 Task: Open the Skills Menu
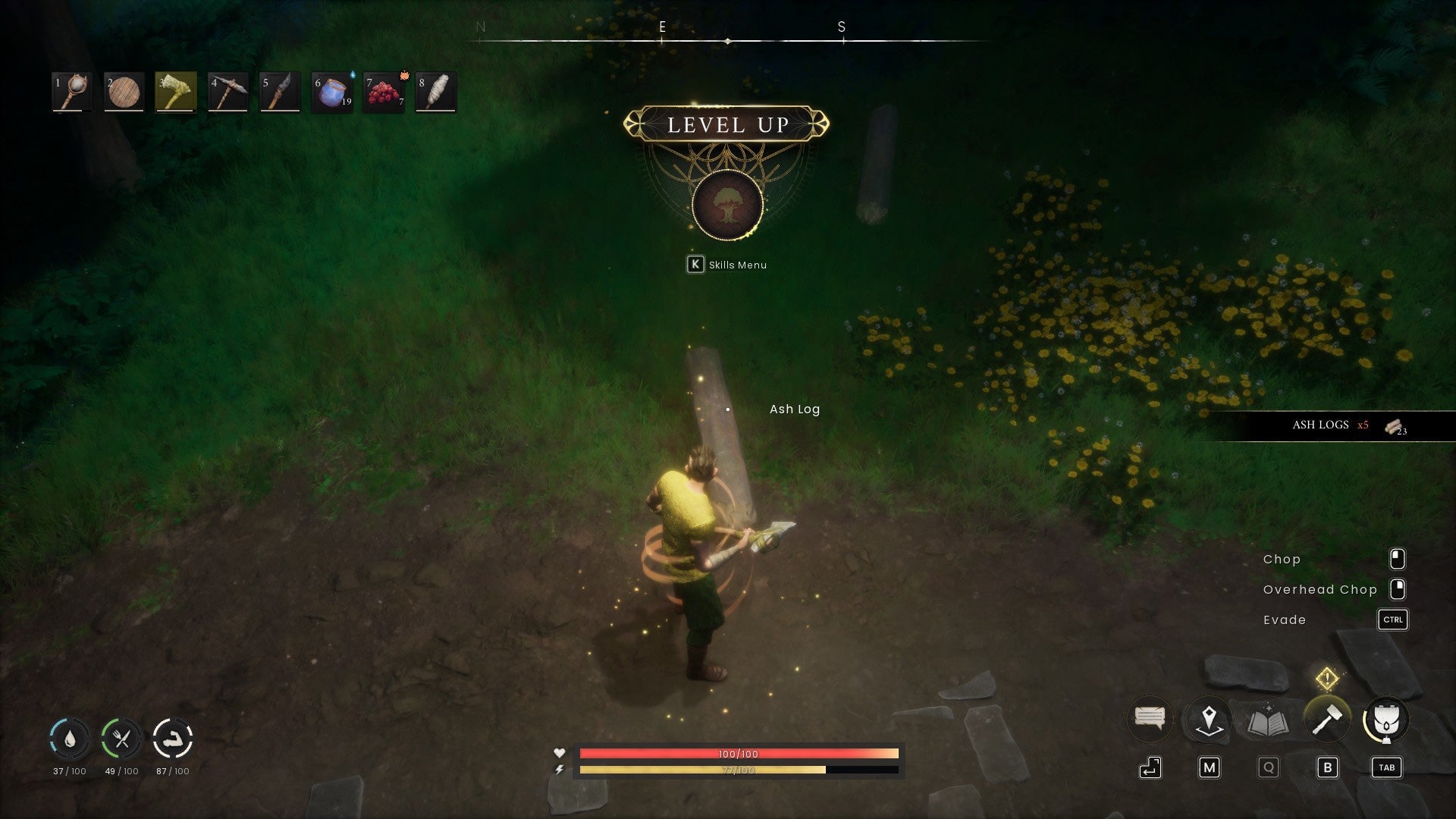[x=726, y=265]
